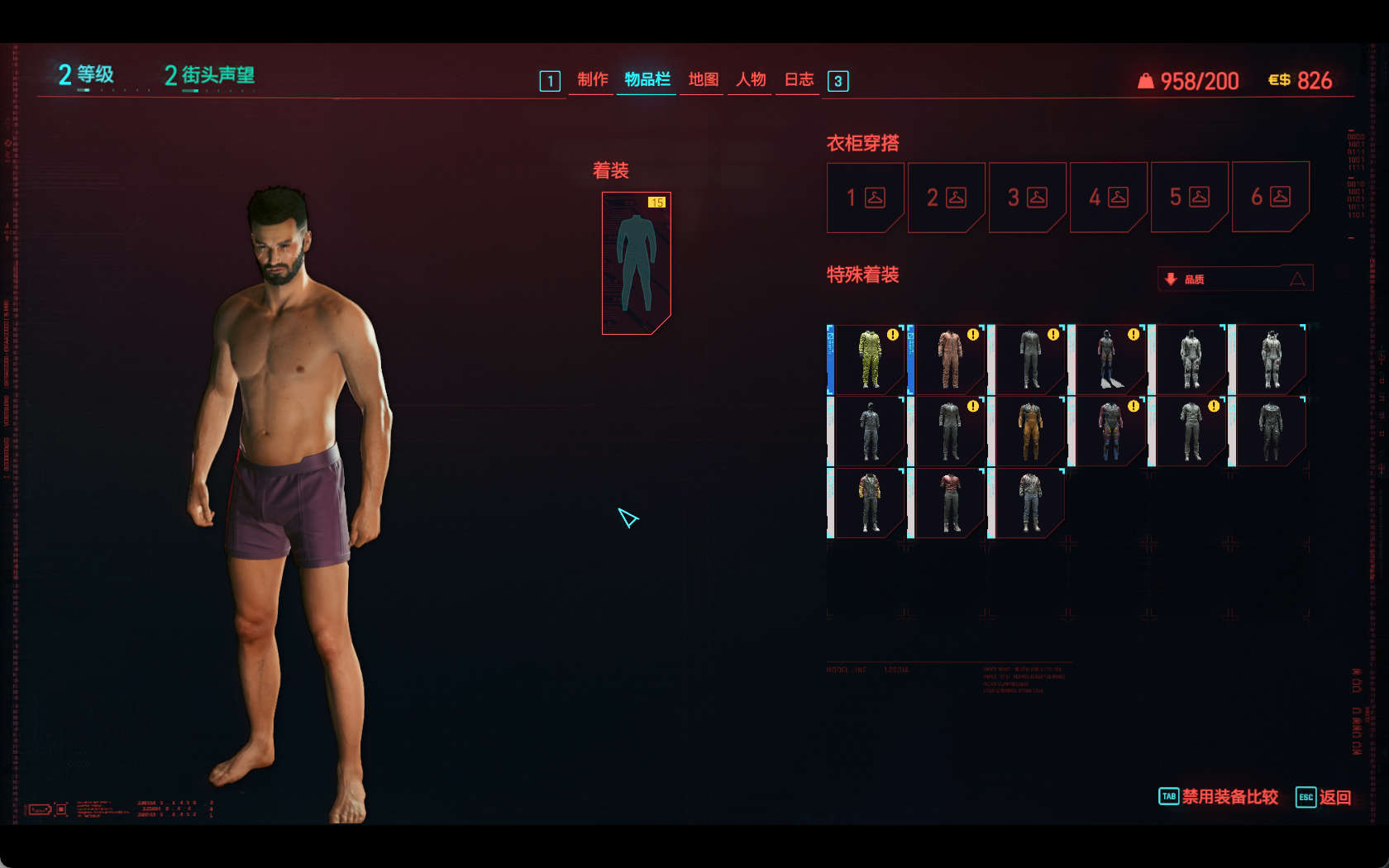Select the yellow patterned jumpsuit outfit

click(869, 360)
